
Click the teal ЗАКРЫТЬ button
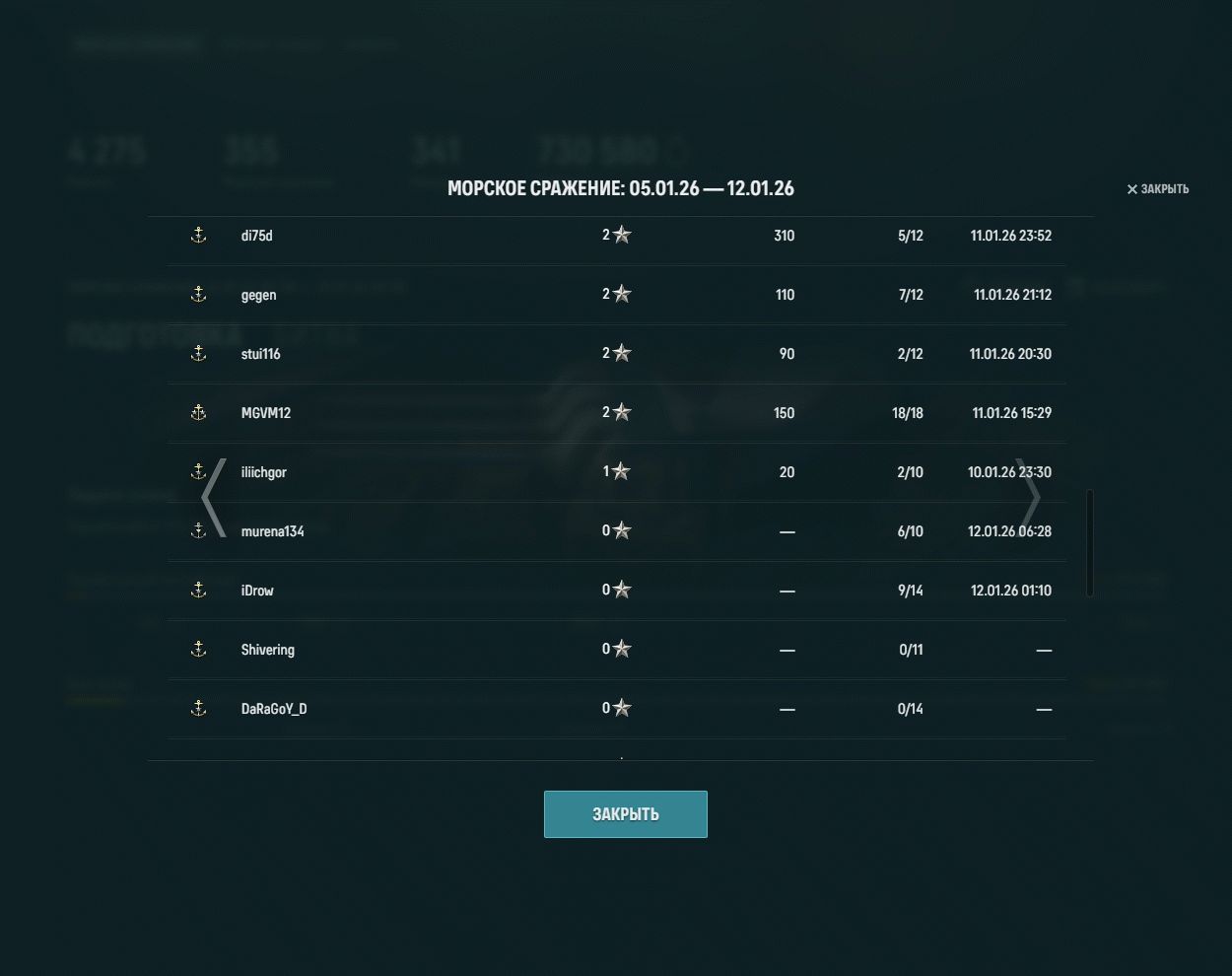coord(625,814)
